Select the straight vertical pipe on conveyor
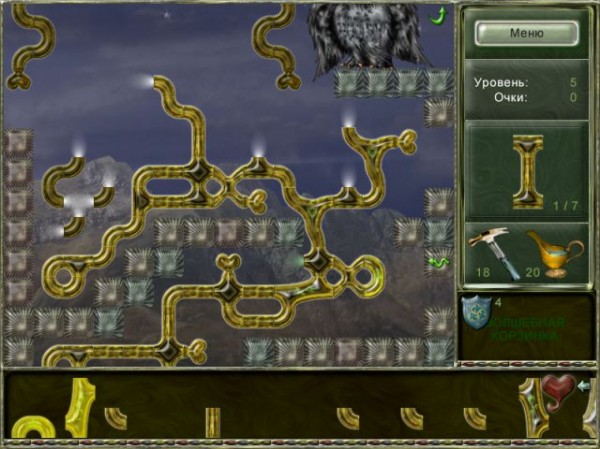The height and width of the screenshot is (449, 600). click(x=212, y=421)
